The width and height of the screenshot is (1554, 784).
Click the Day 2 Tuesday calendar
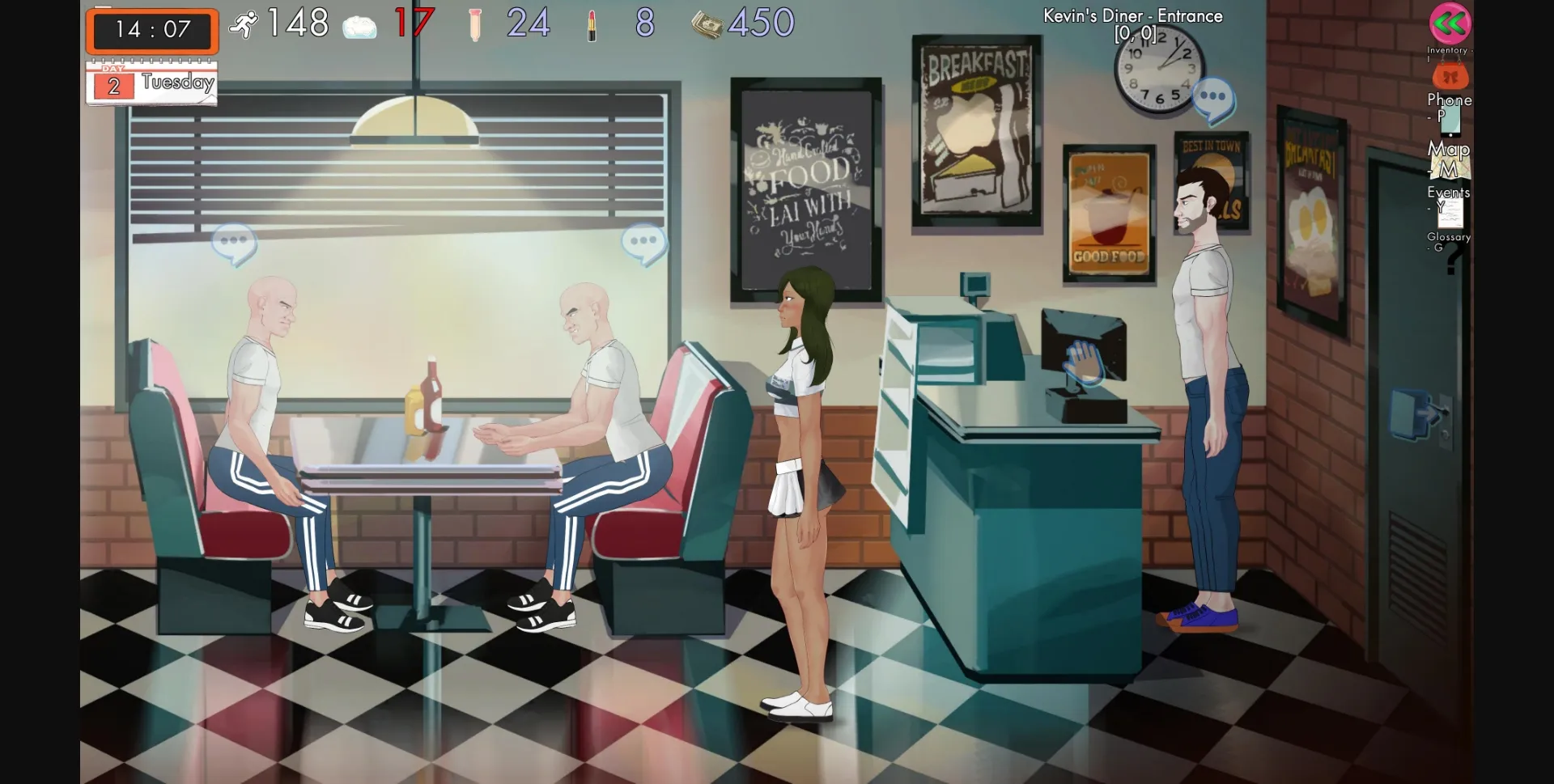click(151, 81)
